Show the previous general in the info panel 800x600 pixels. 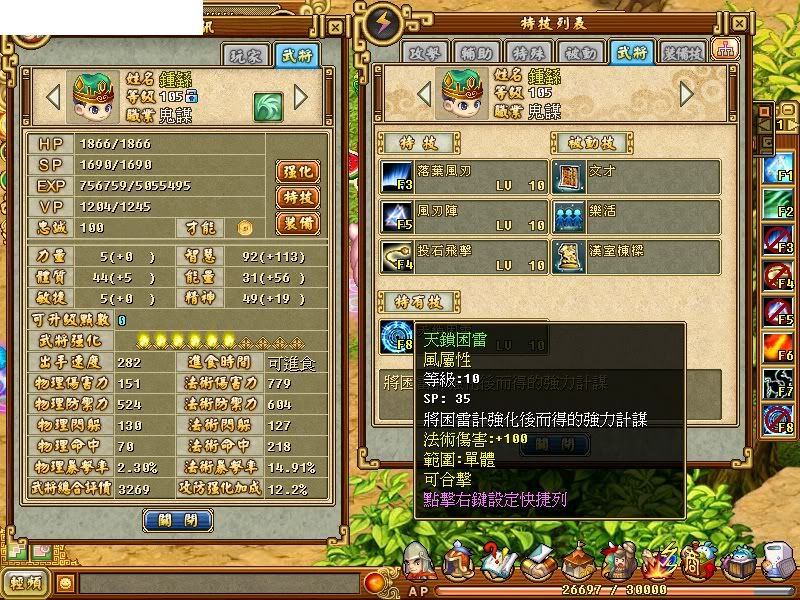[x=54, y=97]
